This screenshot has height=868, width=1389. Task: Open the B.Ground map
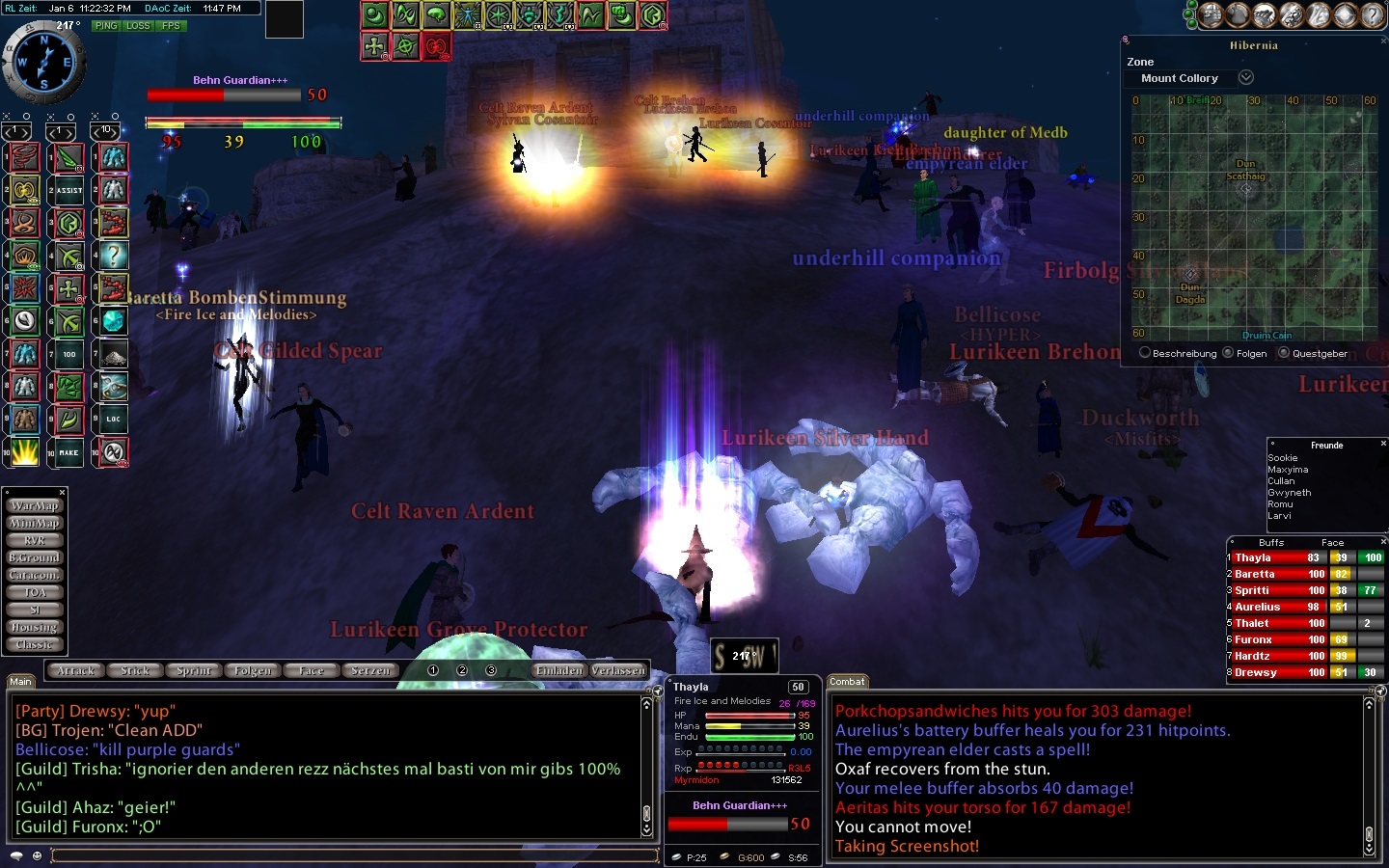(35, 557)
